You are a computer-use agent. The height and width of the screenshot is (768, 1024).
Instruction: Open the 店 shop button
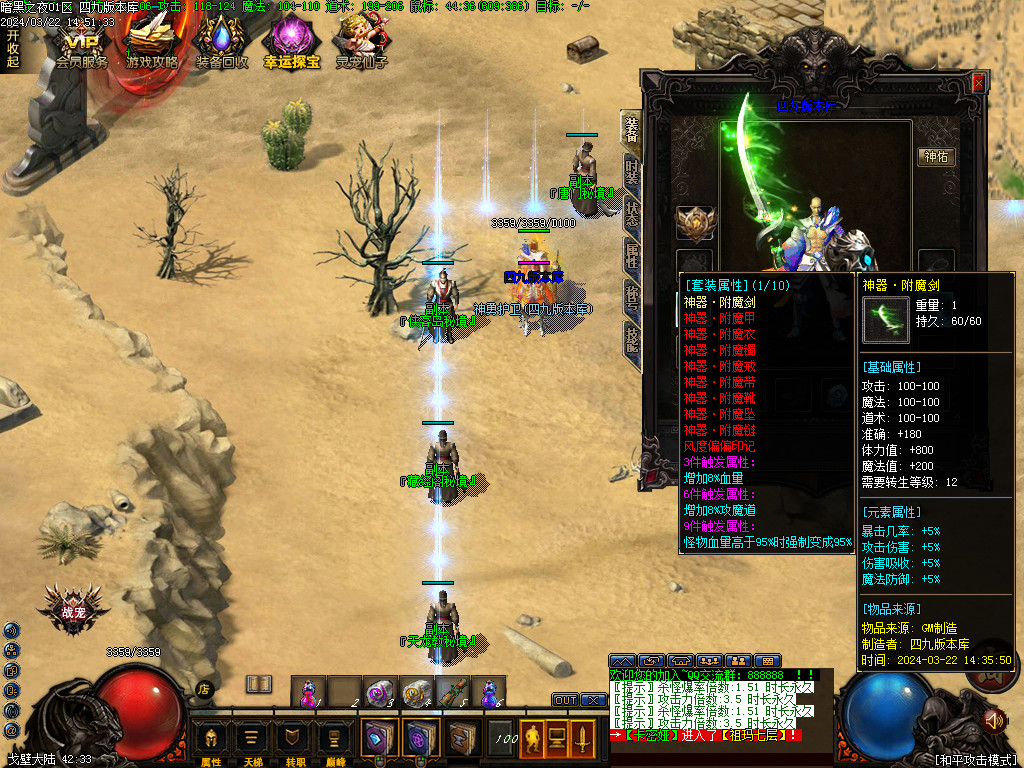204,688
